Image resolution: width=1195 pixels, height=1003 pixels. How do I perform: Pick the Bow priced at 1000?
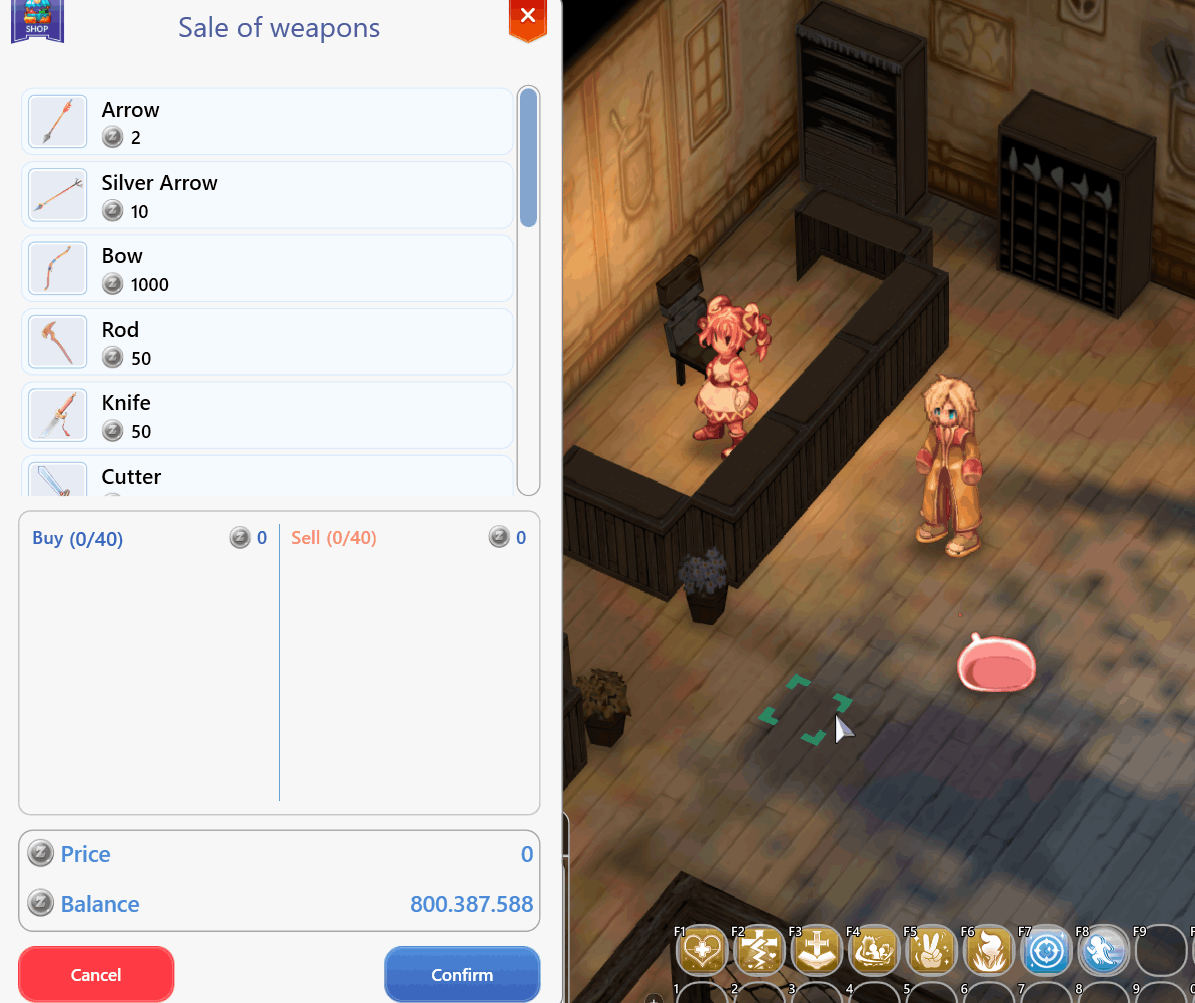pos(267,268)
